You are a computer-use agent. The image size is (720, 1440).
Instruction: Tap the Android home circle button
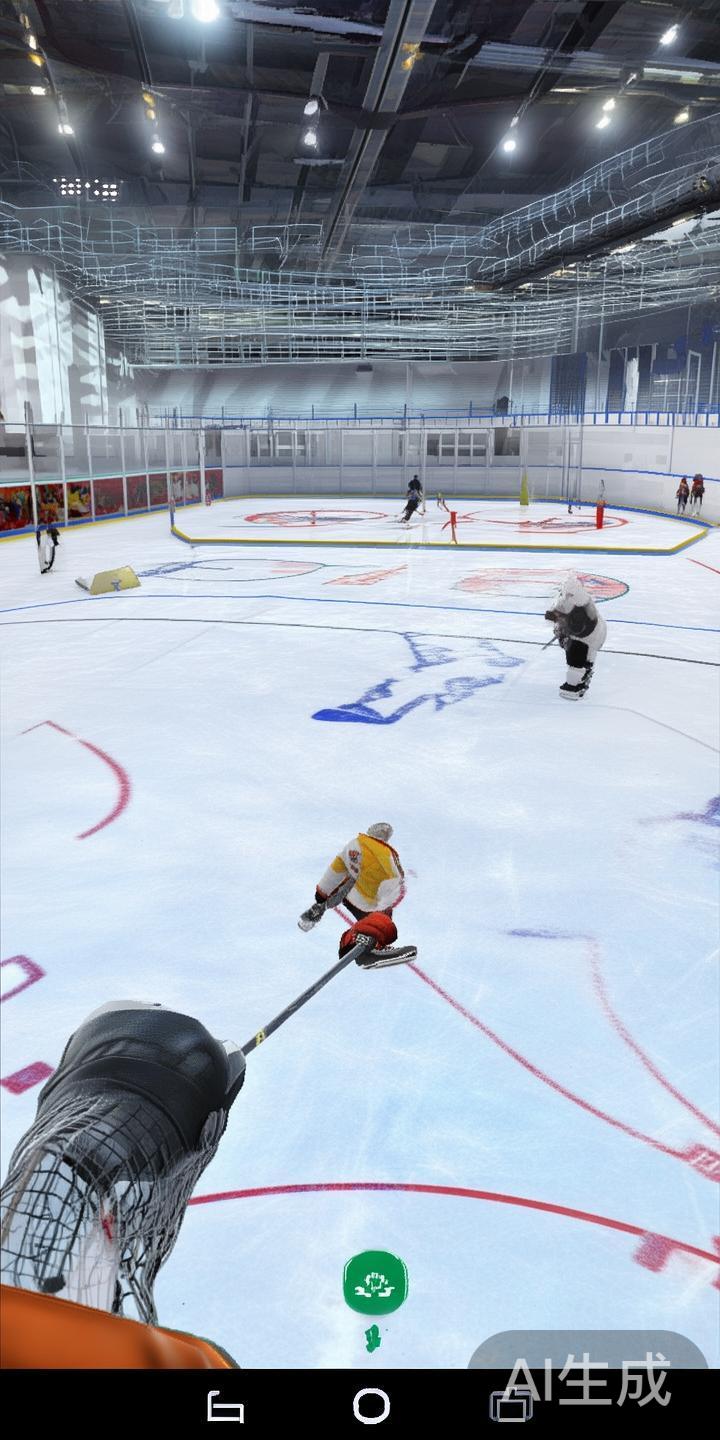(371, 1406)
